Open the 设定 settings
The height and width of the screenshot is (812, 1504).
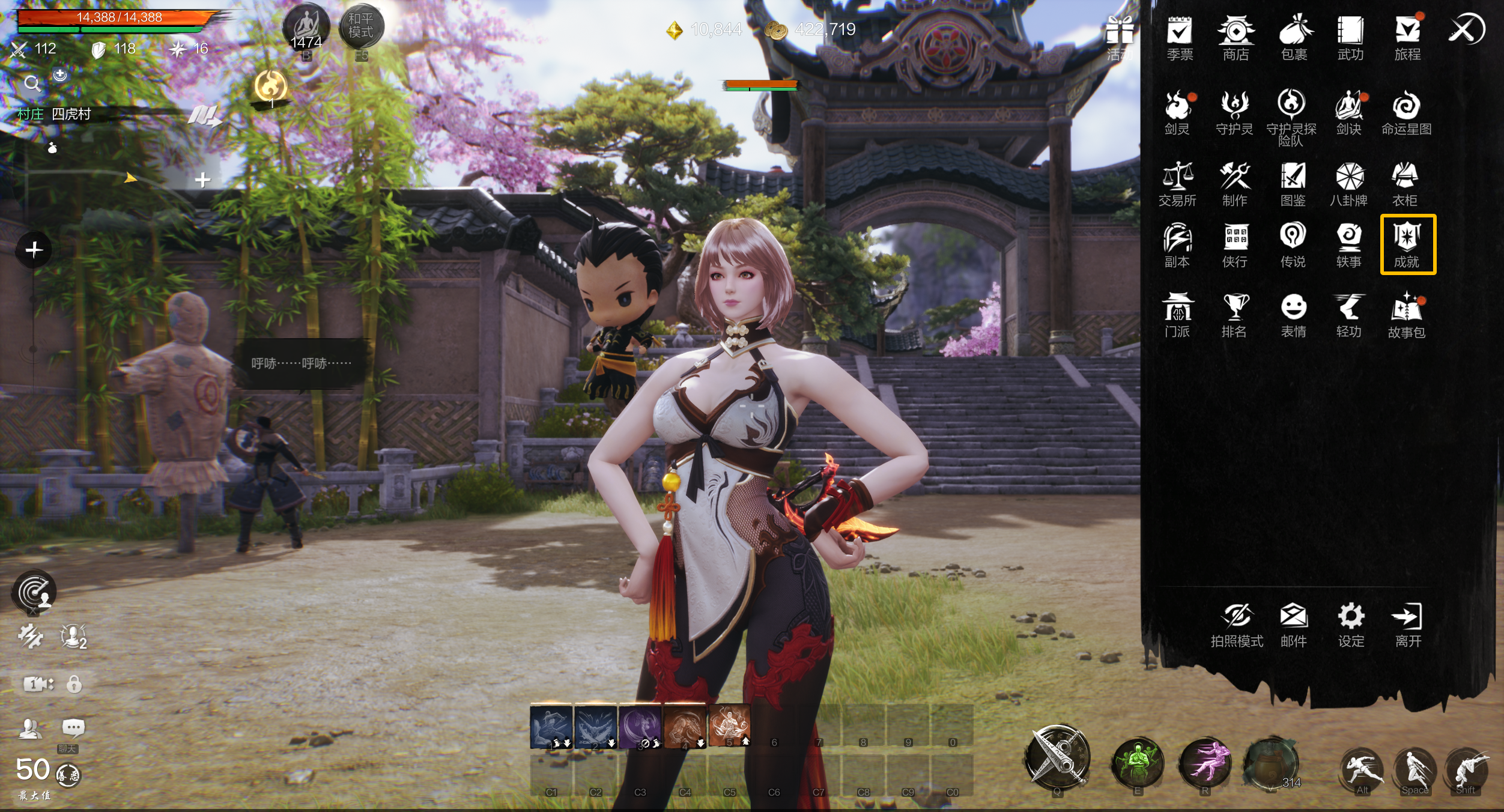1351,625
